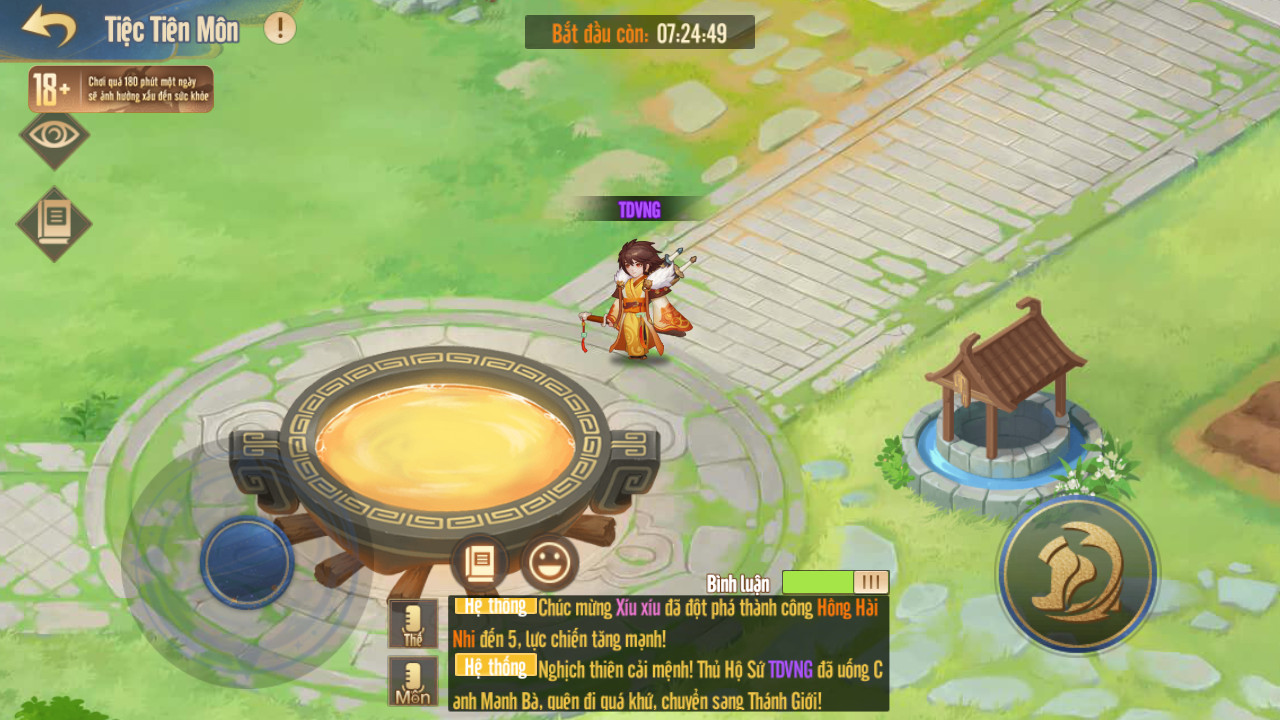
Task: Go back using the return arrow
Action: tap(48, 27)
